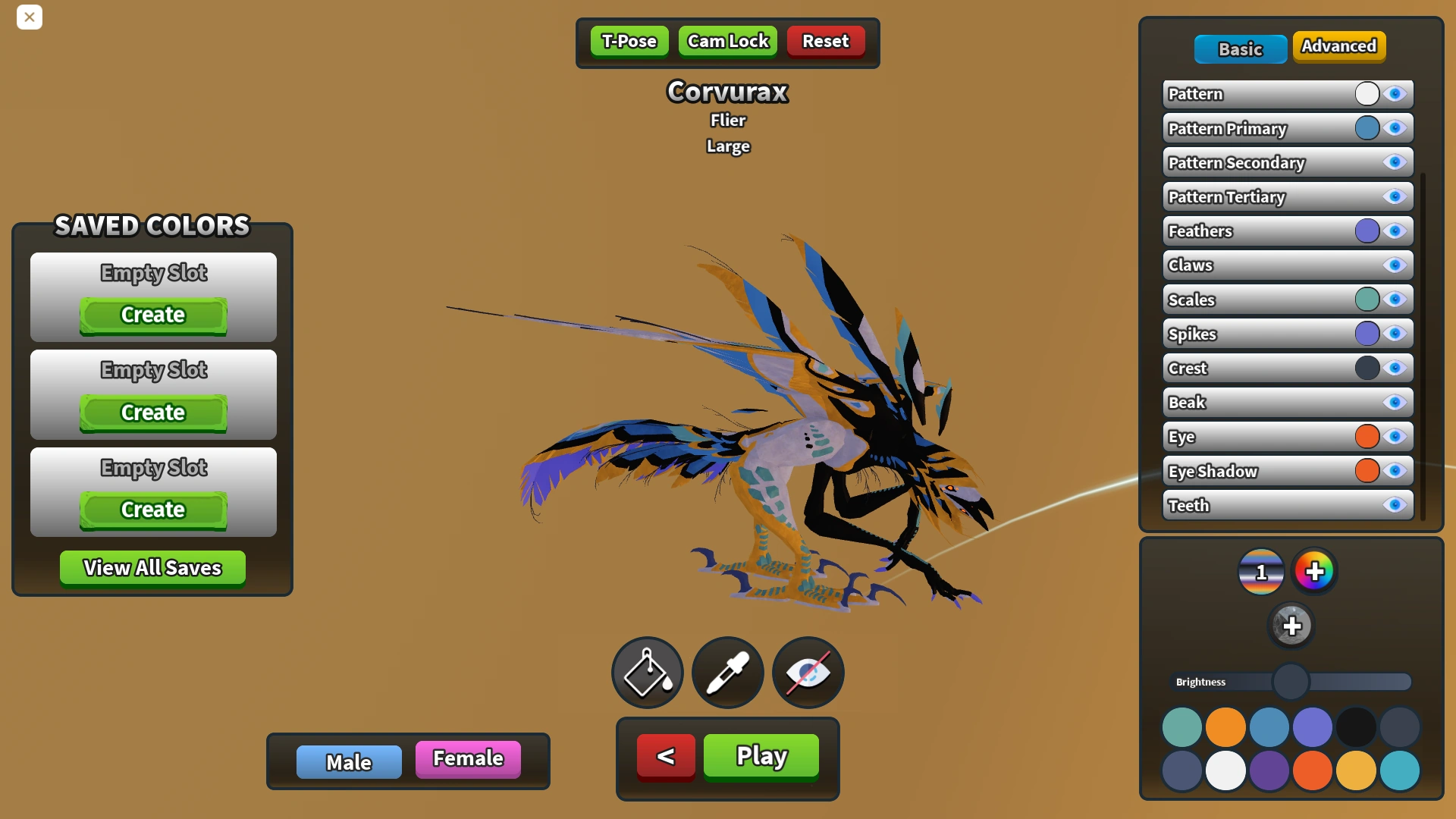Add a new palette with the rainbow plus icon
The image size is (1456, 819).
click(1316, 572)
